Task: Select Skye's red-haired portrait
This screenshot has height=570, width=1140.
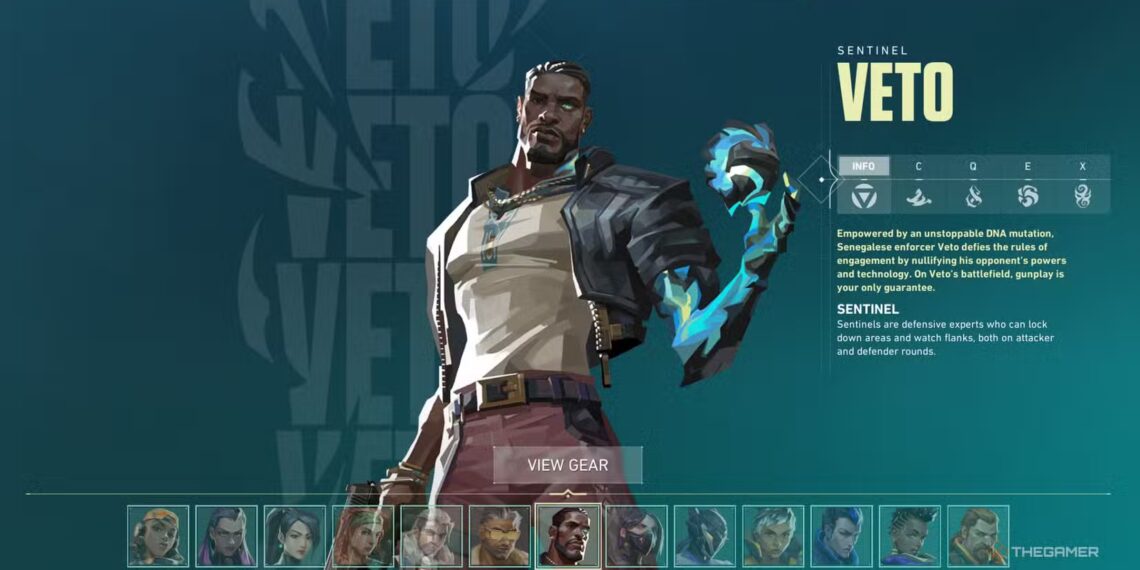Action: click(363, 536)
